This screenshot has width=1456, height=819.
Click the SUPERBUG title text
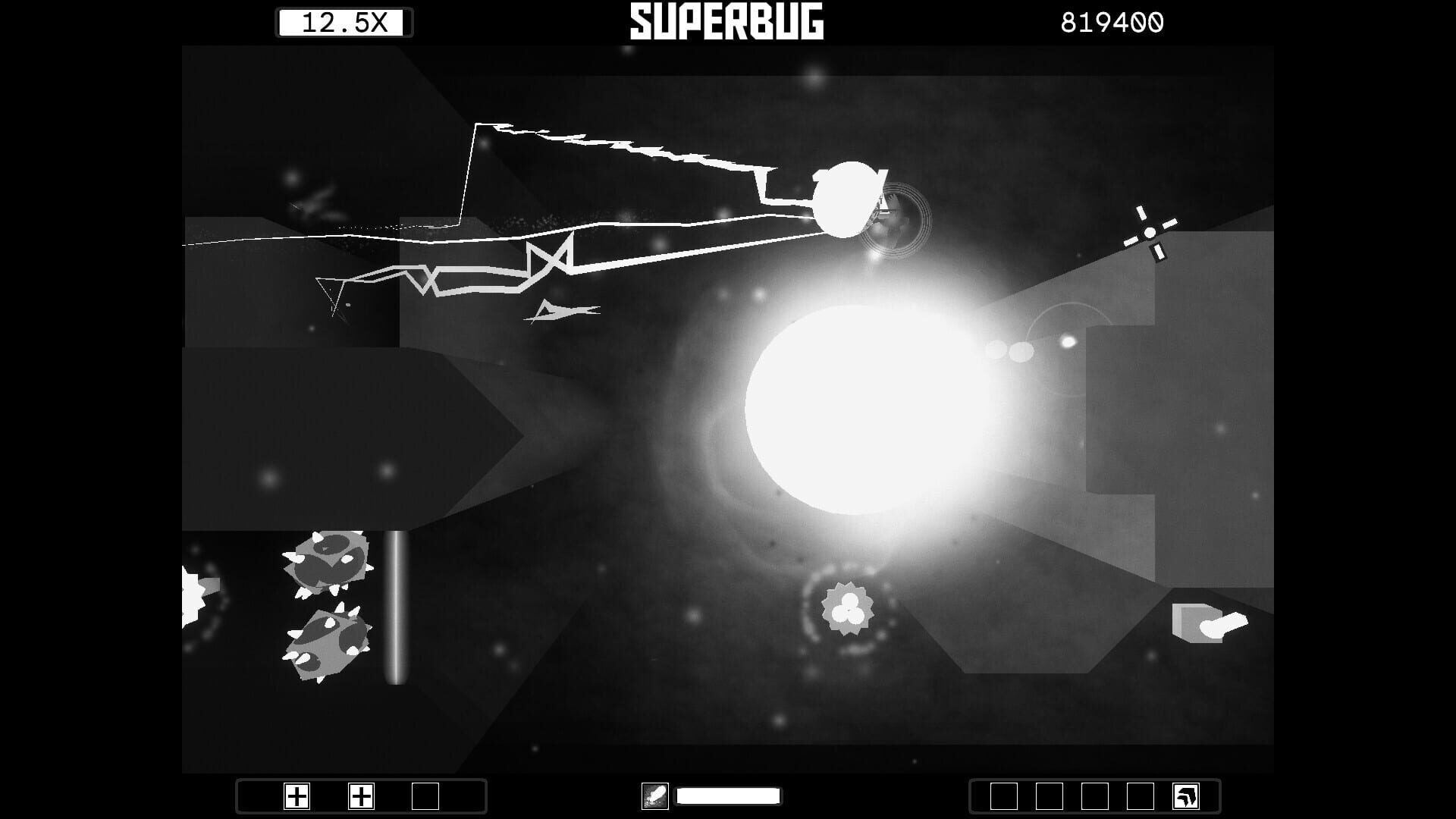point(724,20)
